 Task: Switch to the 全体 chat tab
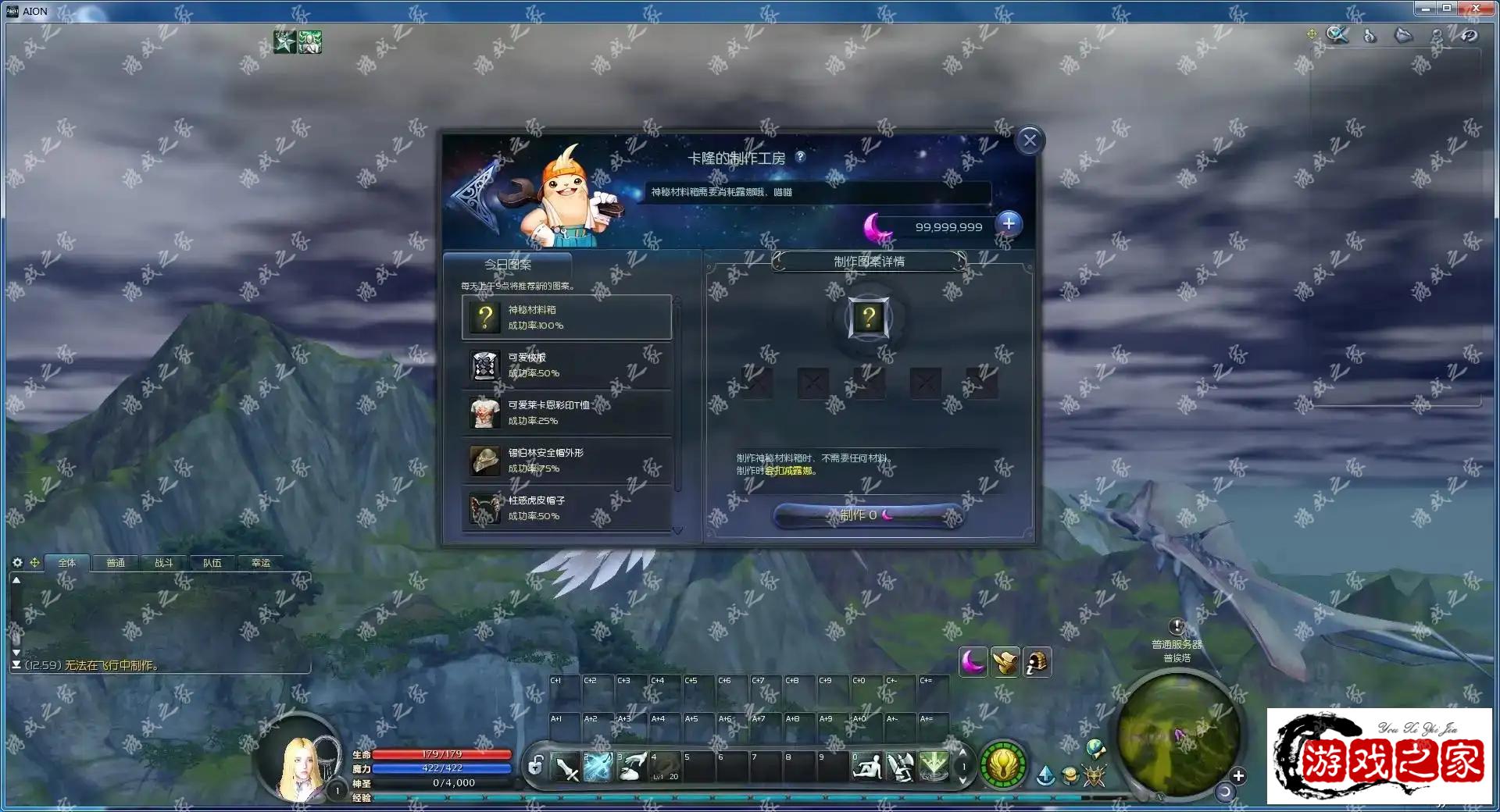[67, 563]
